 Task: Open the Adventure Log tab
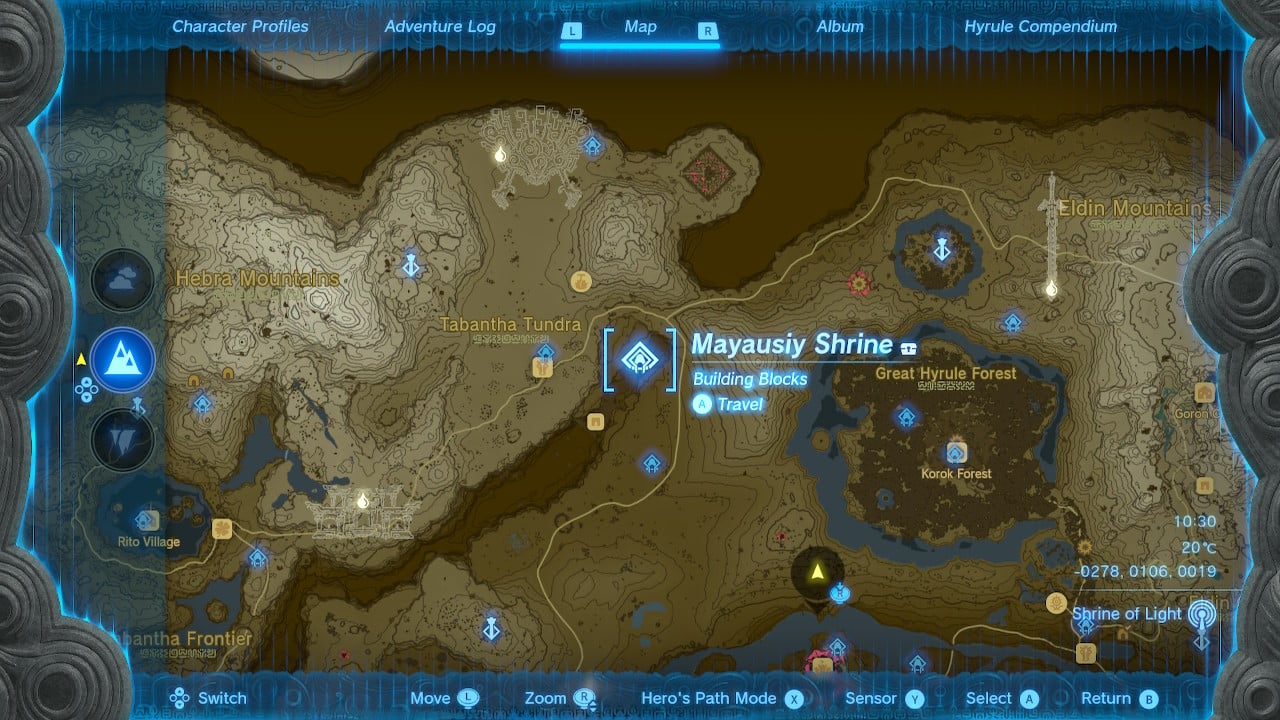pos(440,27)
